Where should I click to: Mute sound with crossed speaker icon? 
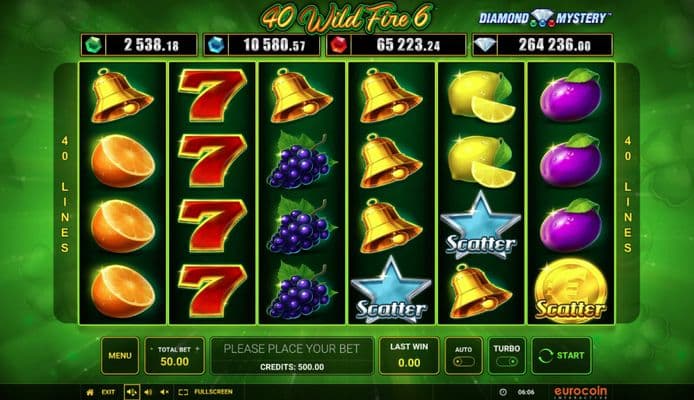163,392
